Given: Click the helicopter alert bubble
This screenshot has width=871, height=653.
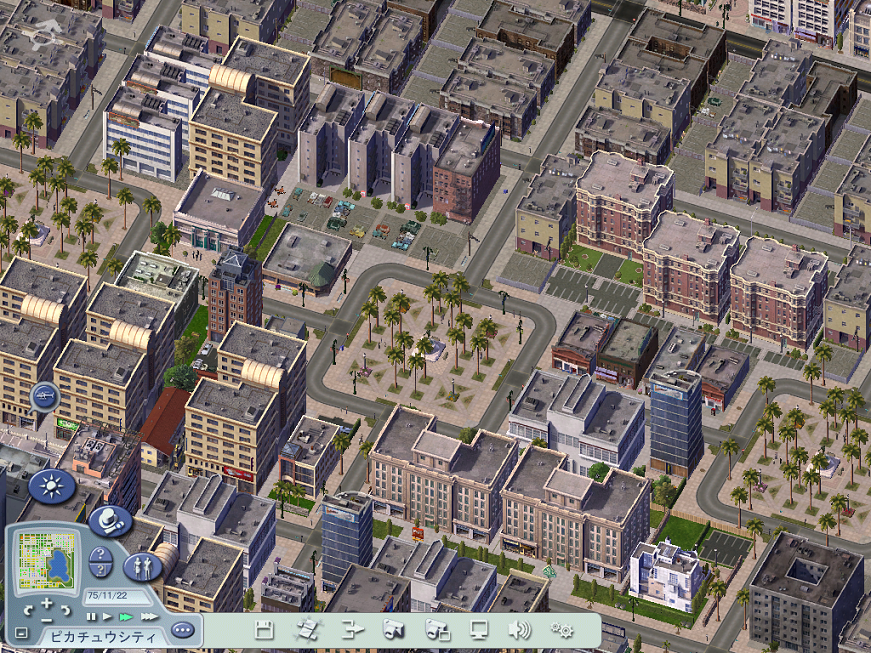Looking at the screenshot, I should tap(44, 397).
